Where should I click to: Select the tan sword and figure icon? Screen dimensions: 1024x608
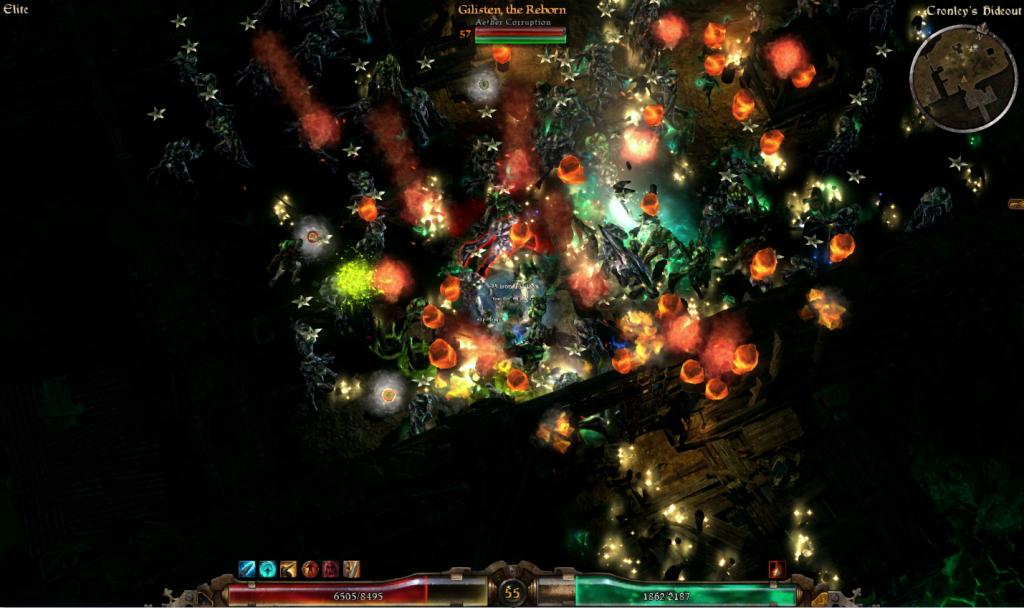(x=351, y=569)
